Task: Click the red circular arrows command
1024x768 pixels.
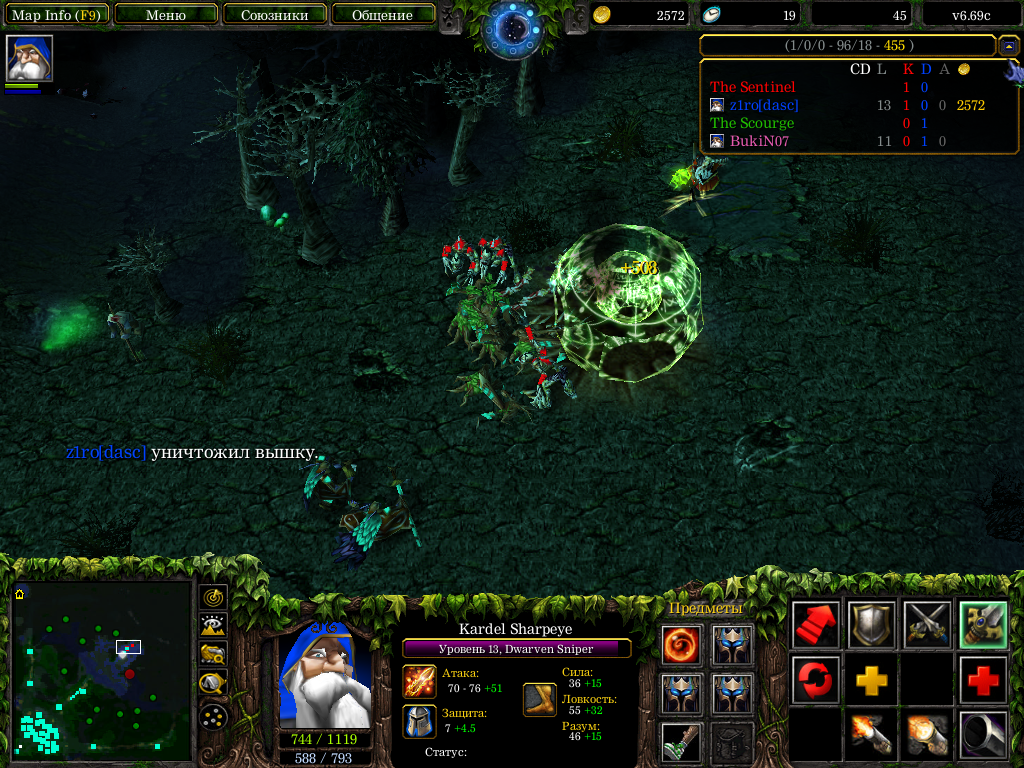Action: pos(815,680)
